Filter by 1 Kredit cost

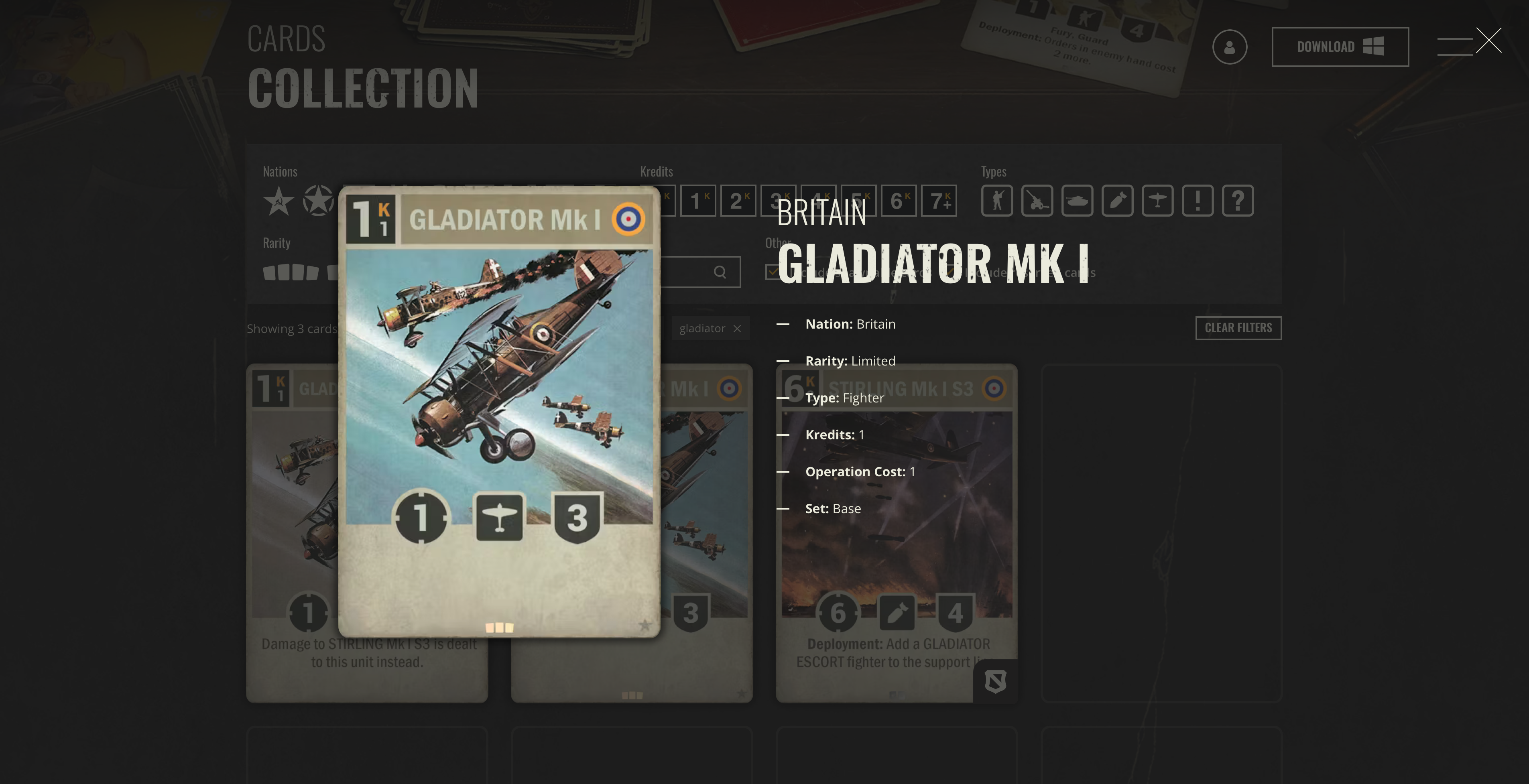tap(697, 201)
